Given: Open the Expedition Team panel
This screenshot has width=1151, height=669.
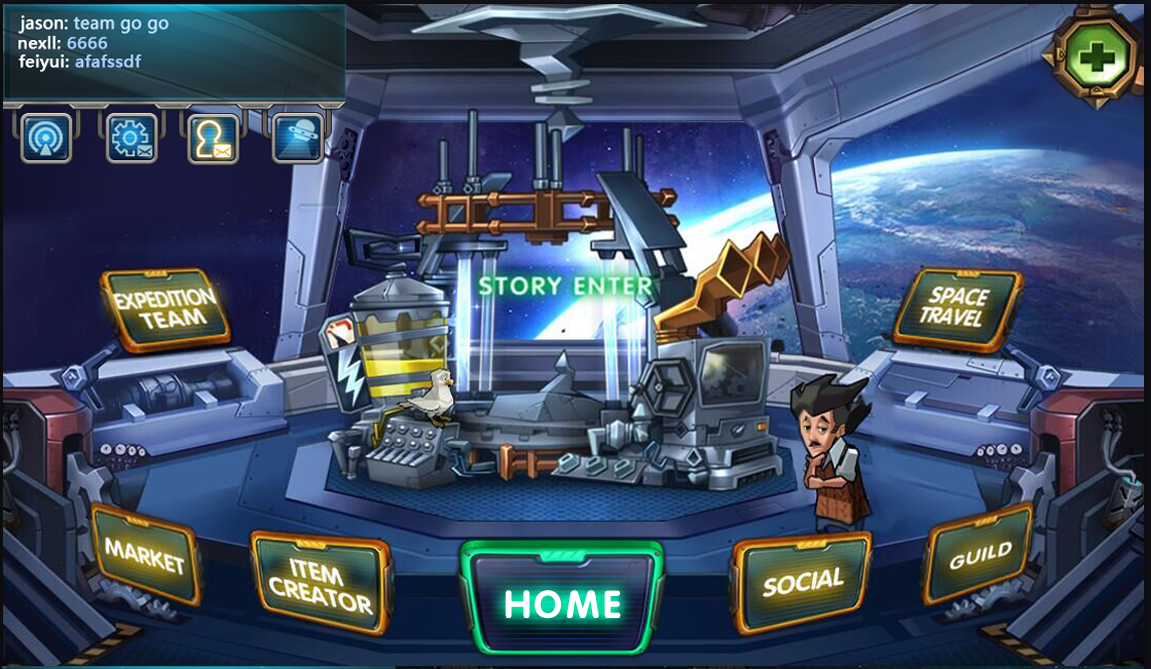Looking at the screenshot, I should coord(165,309).
